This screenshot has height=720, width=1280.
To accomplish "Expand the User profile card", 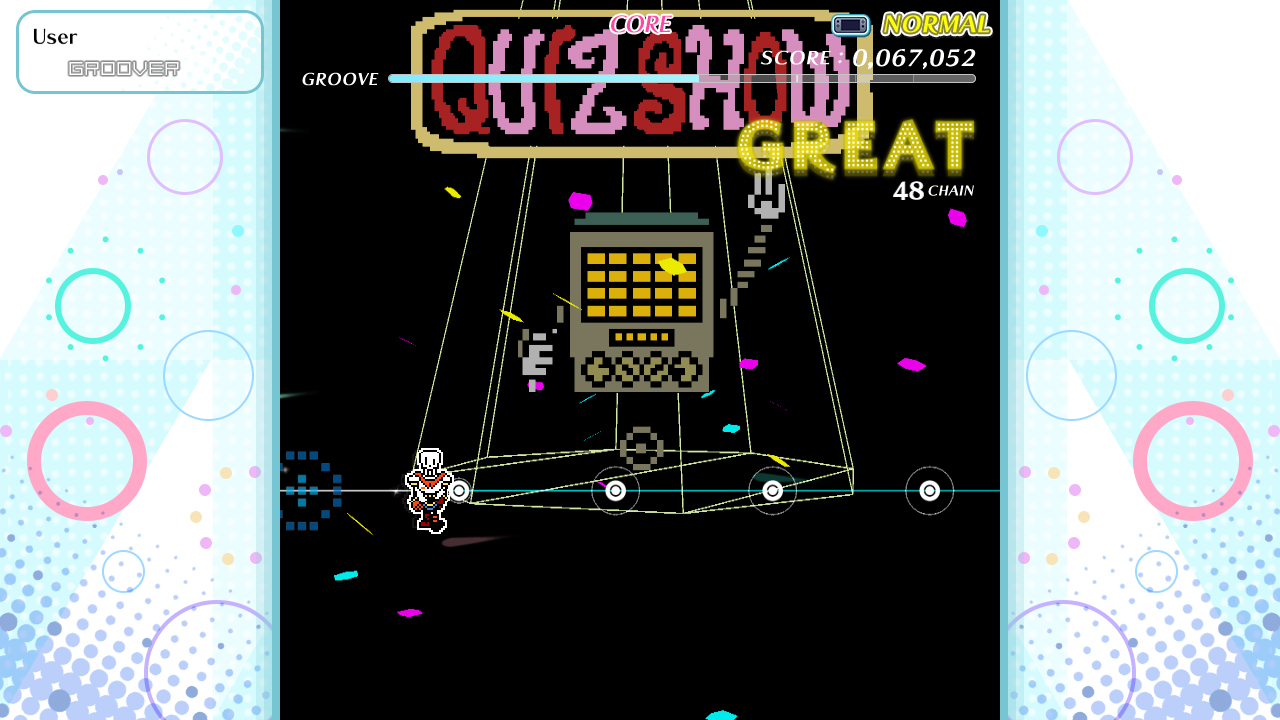I will [139, 51].
